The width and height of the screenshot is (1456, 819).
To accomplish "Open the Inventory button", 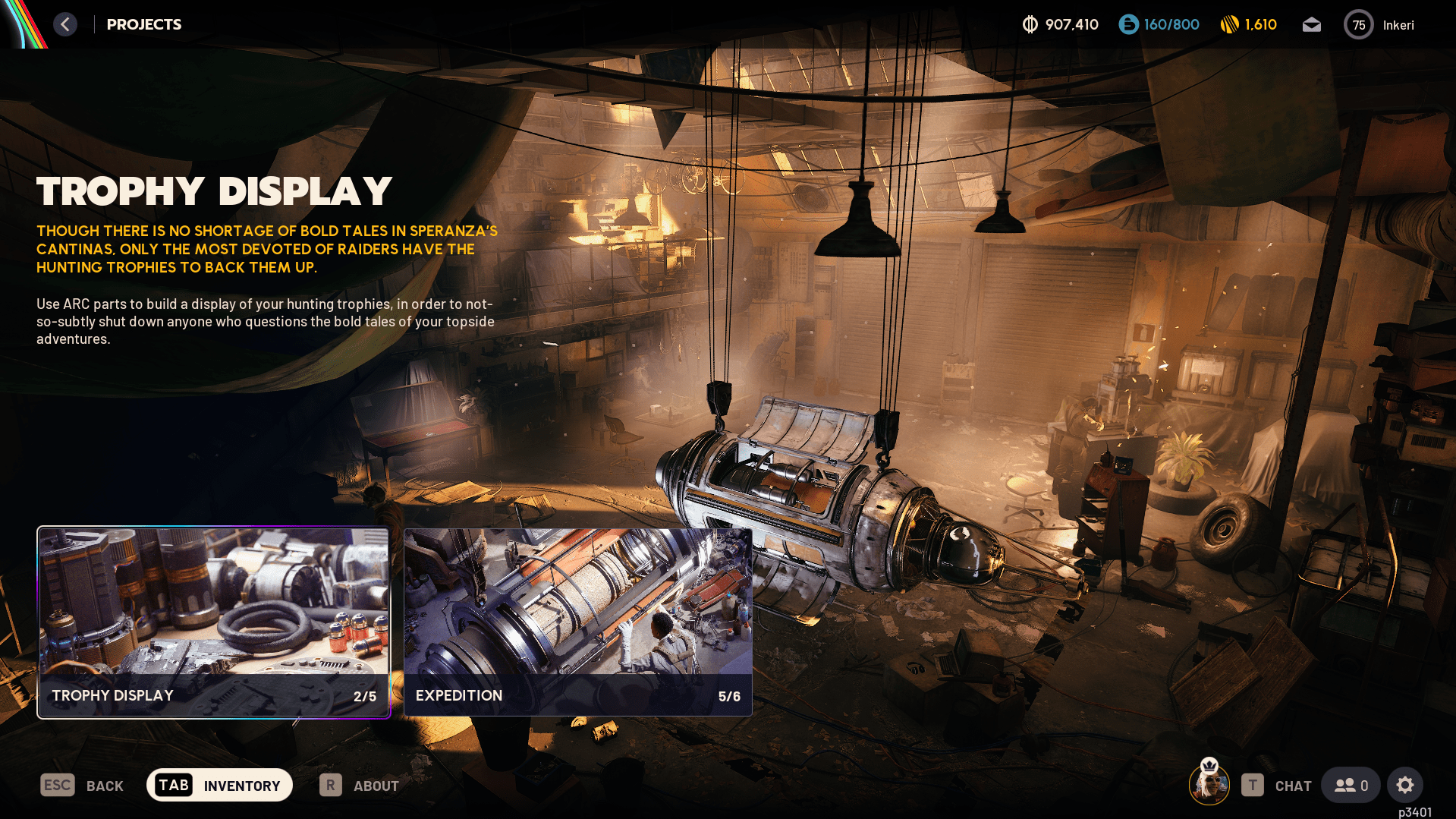I will [x=219, y=785].
